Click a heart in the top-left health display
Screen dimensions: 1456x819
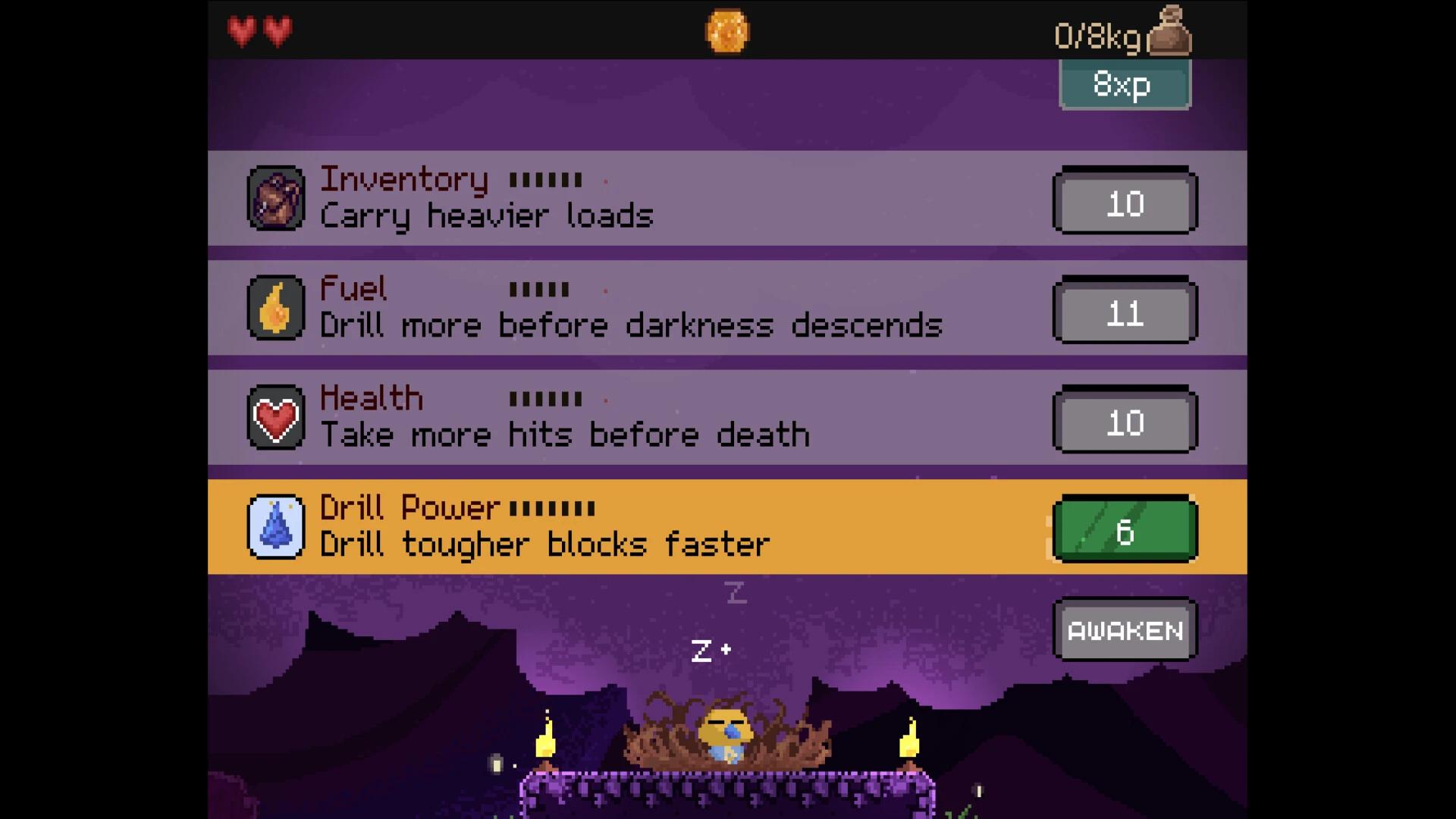tap(243, 30)
